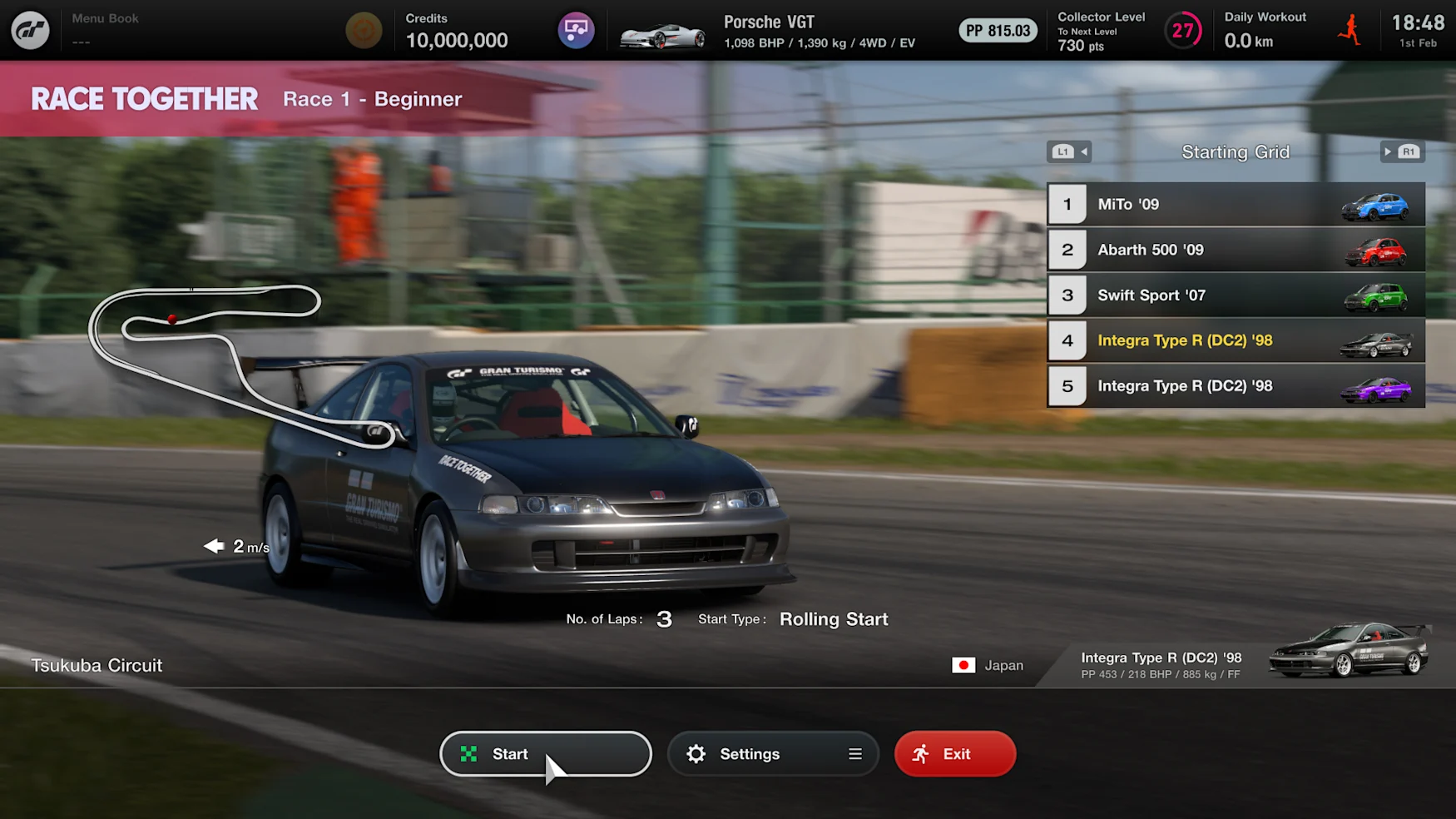Open the Credits display
The width and height of the screenshot is (1456, 819).
pos(456,31)
